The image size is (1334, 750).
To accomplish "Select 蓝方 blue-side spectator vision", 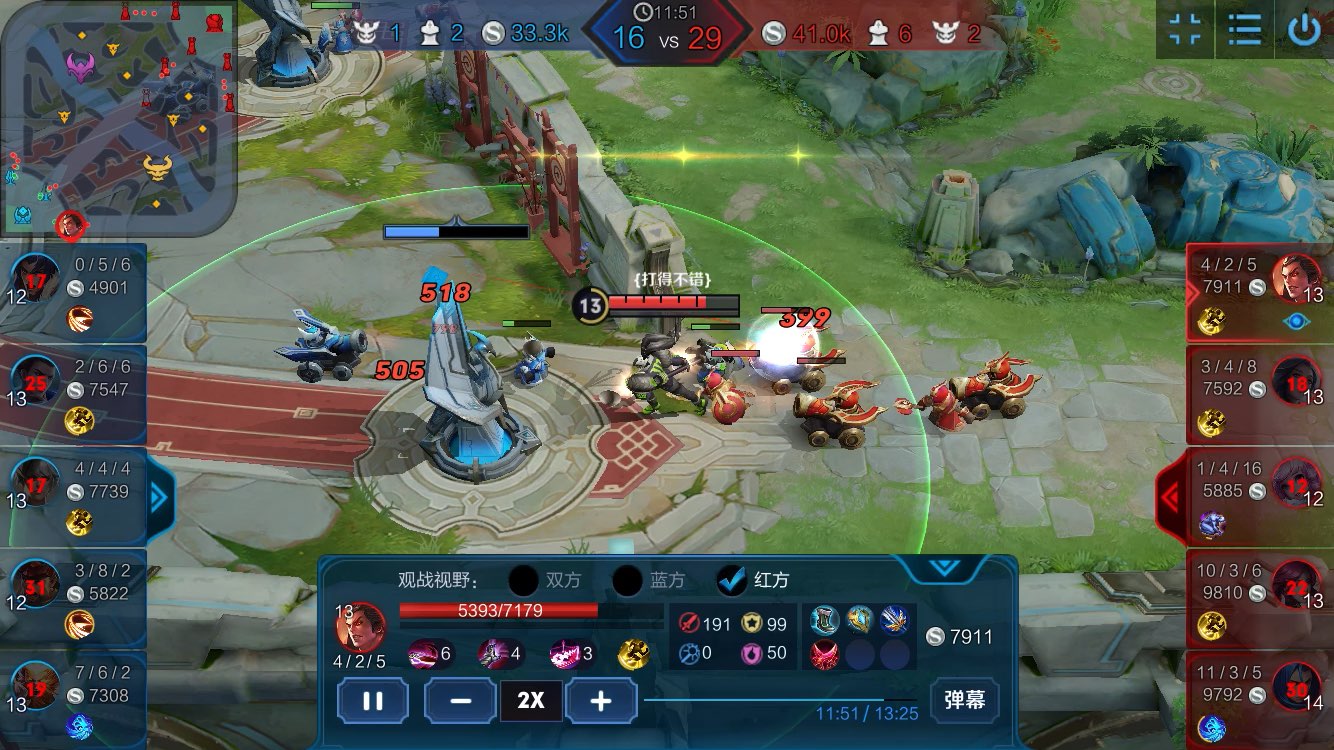I will click(x=628, y=580).
